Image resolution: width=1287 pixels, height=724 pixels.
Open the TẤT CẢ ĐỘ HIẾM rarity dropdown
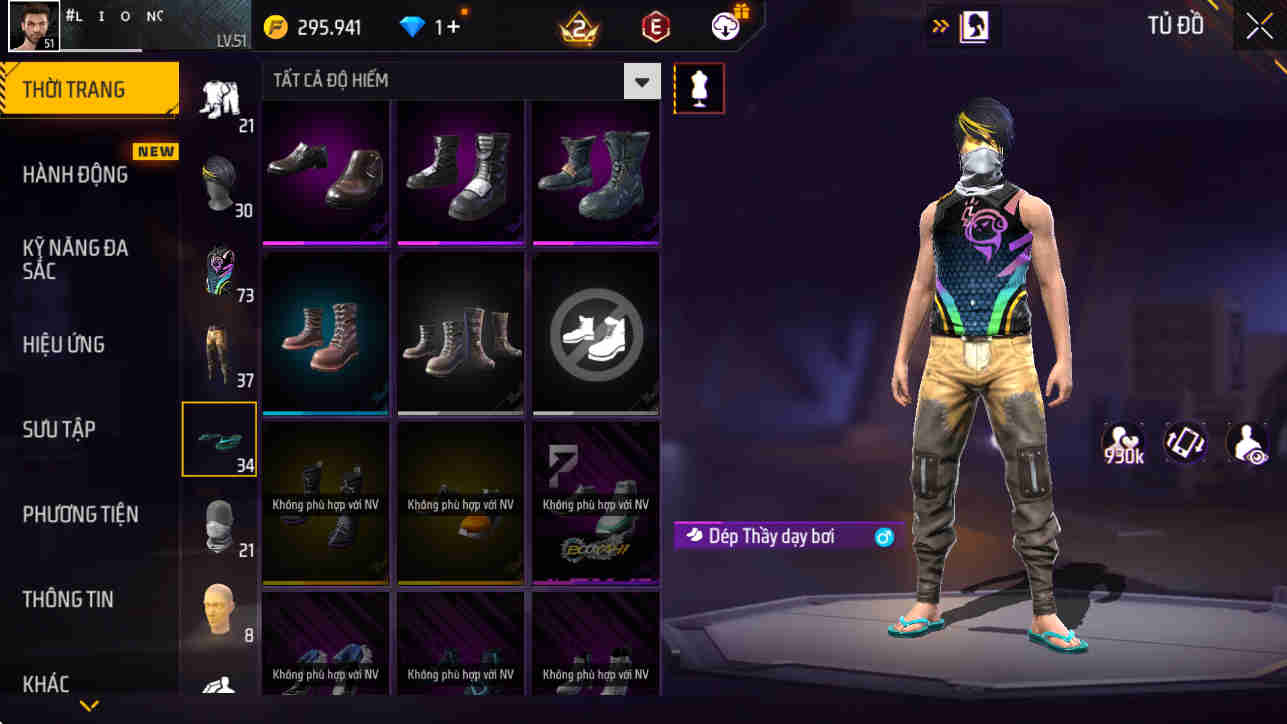[x=642, y=80]
